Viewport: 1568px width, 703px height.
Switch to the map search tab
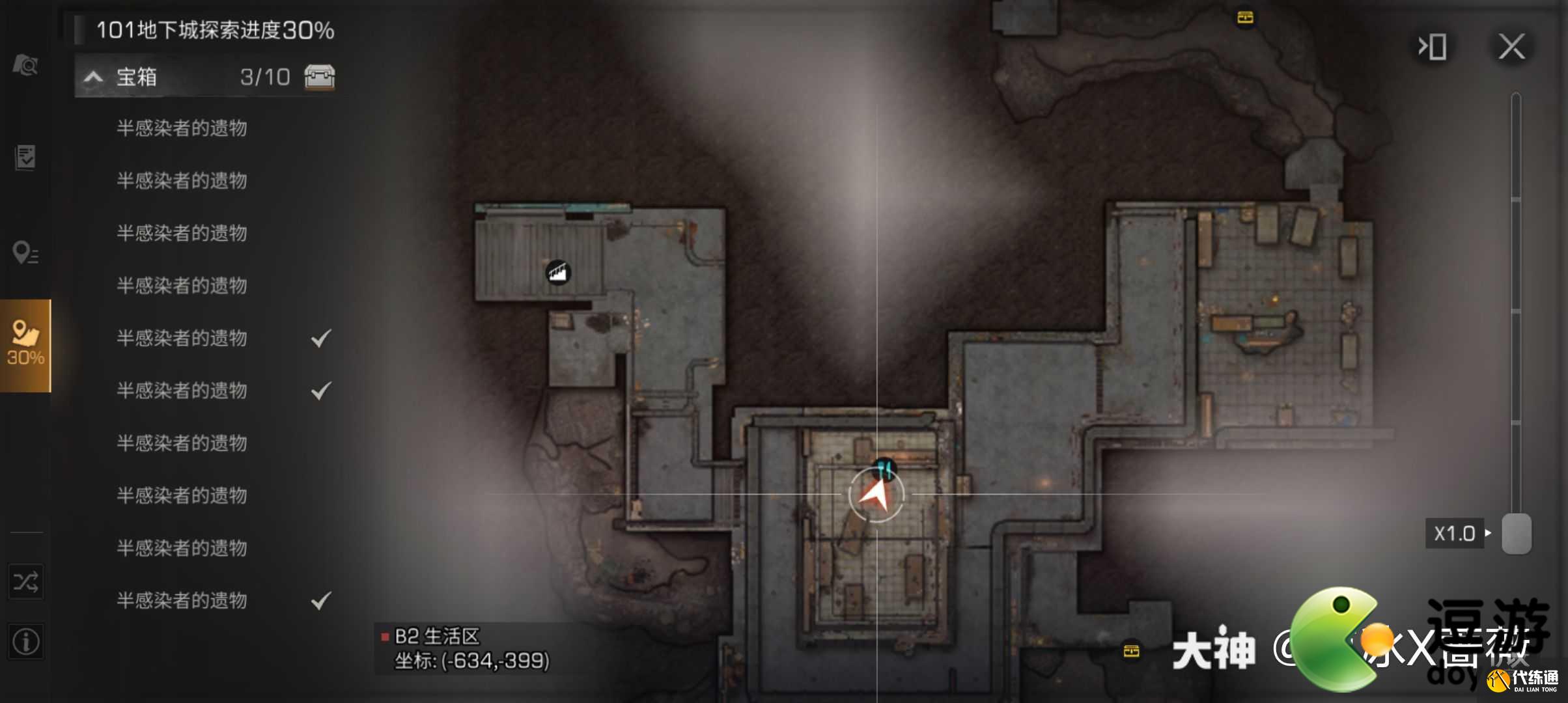pos(25,64)
